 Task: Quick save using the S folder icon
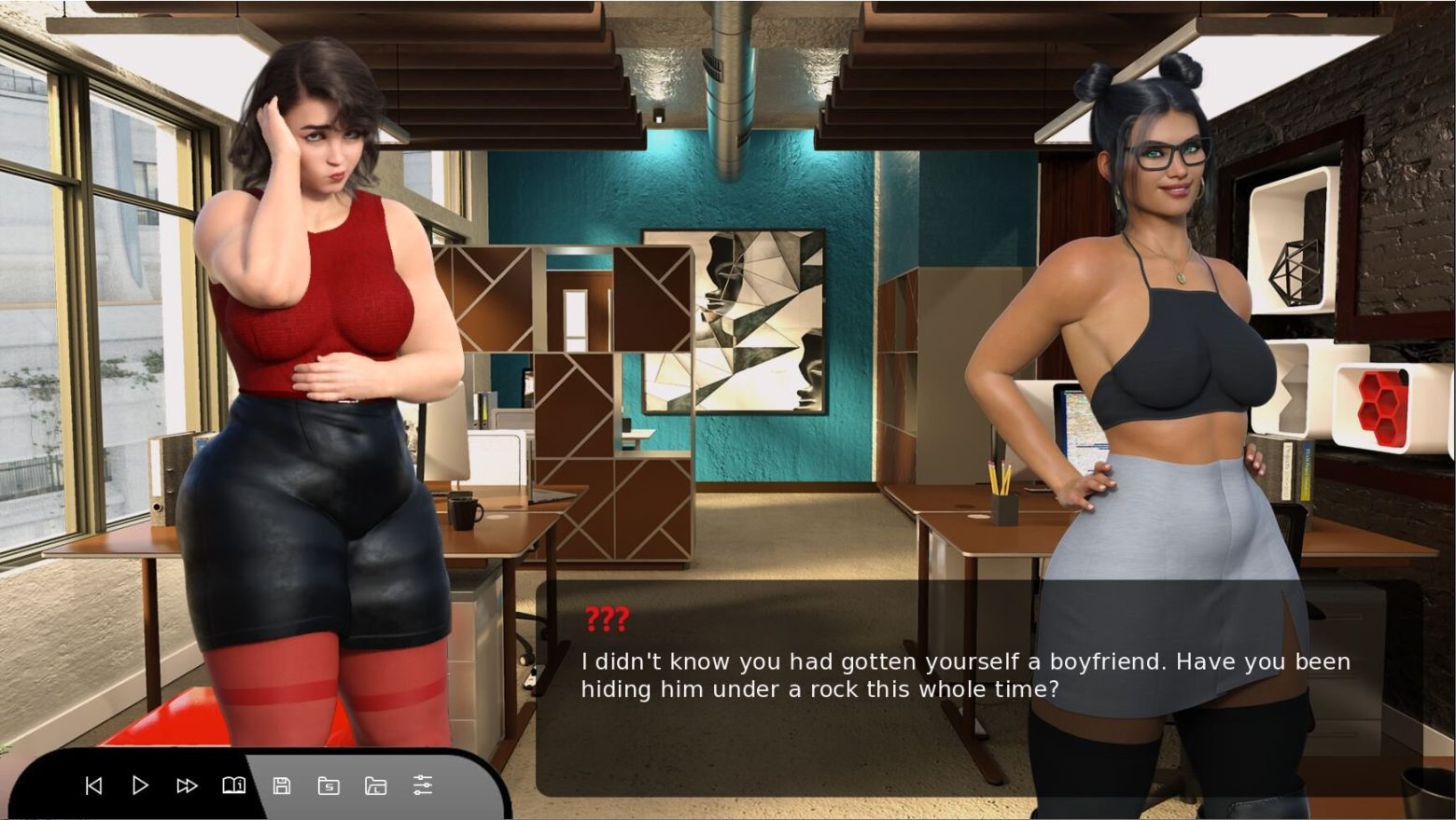click(329, 785)
